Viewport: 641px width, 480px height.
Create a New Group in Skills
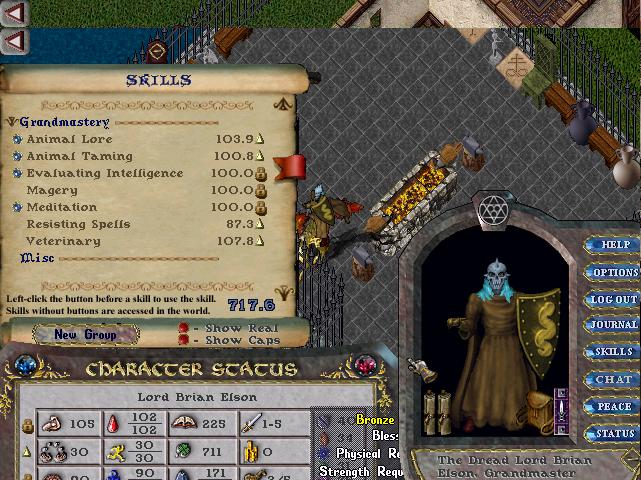pos(85,335)
